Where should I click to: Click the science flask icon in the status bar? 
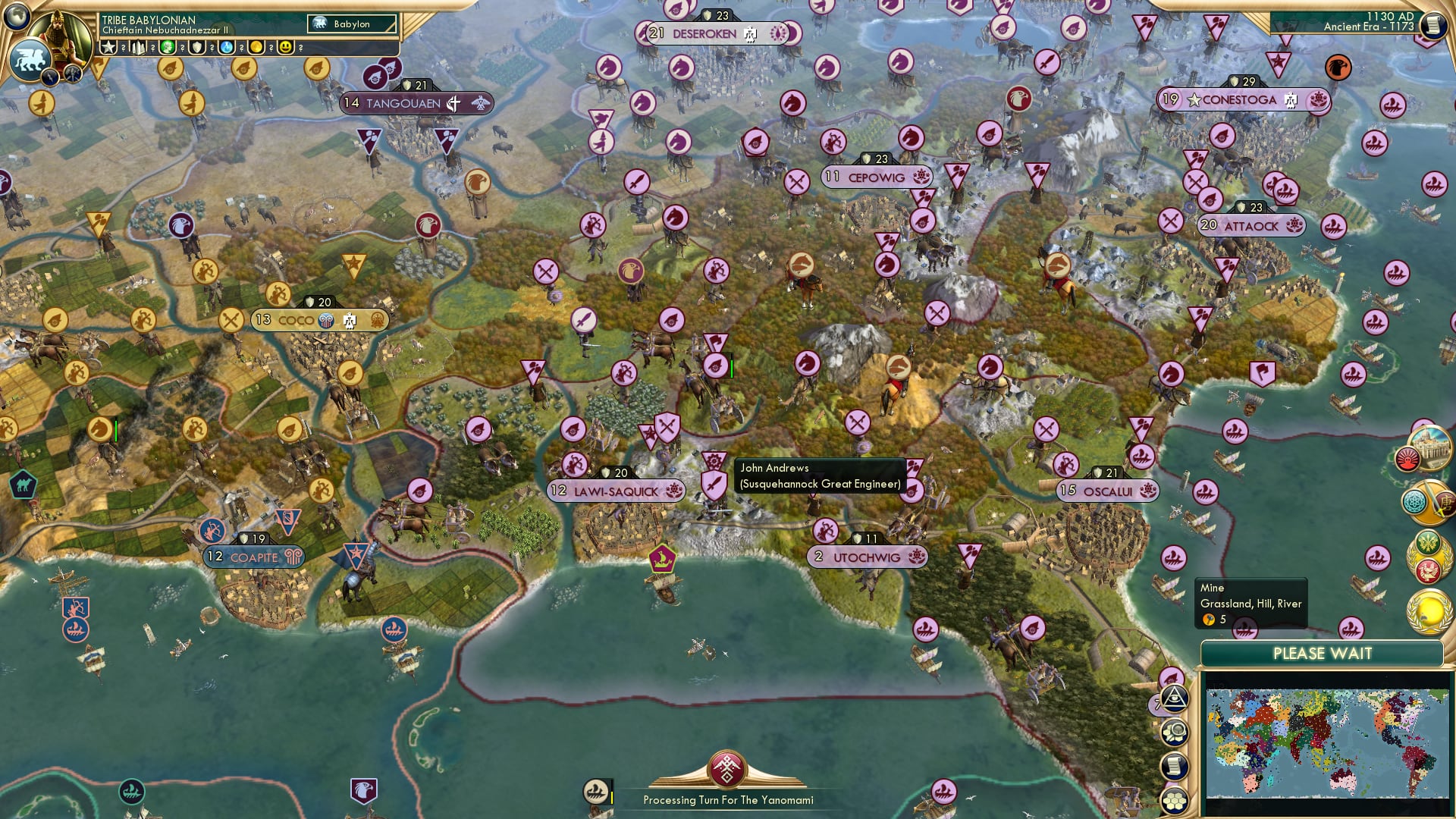click(x=226, y=47)
